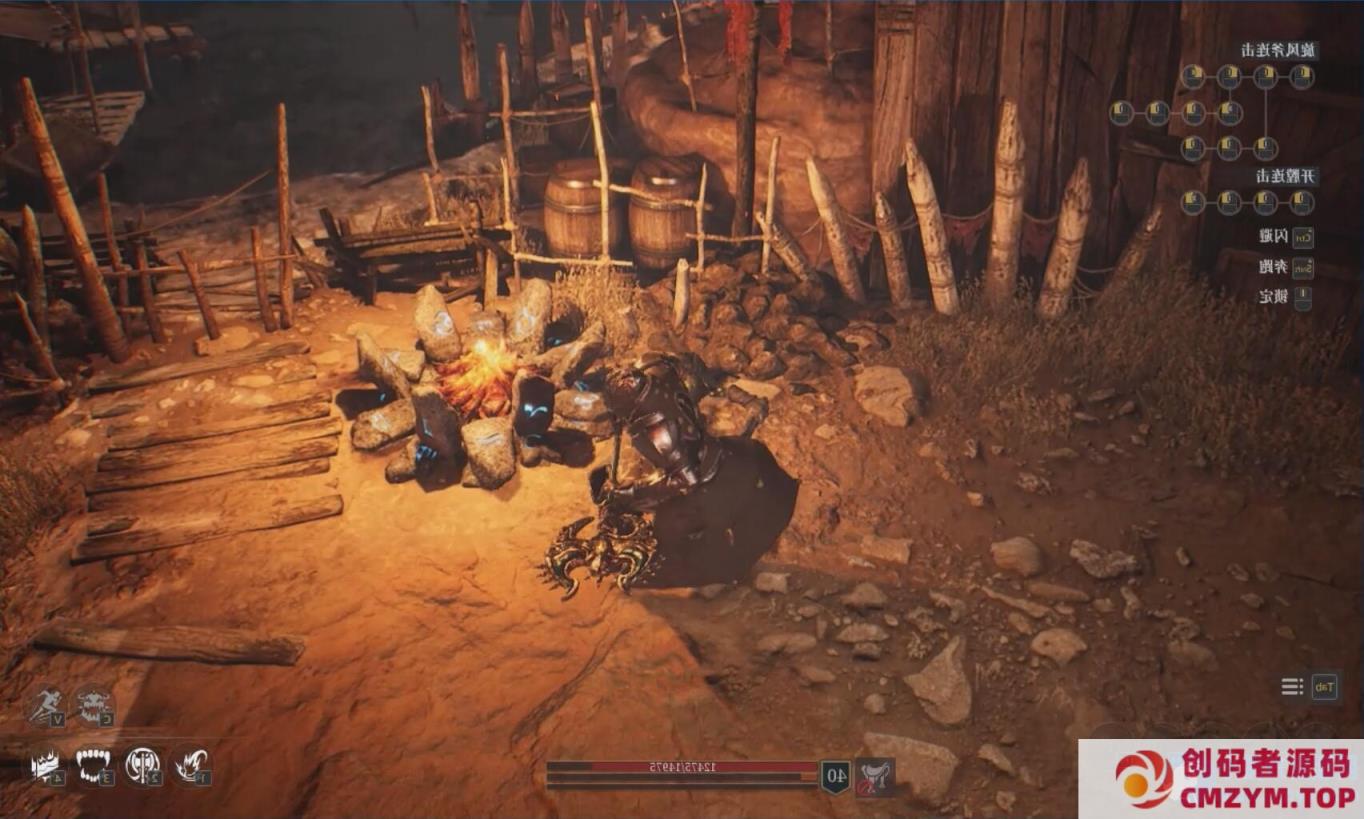Use the flaming crown skill
The width and height of the screenshot is (1364, 819).
pyautogui.click(x=44, y=767)
